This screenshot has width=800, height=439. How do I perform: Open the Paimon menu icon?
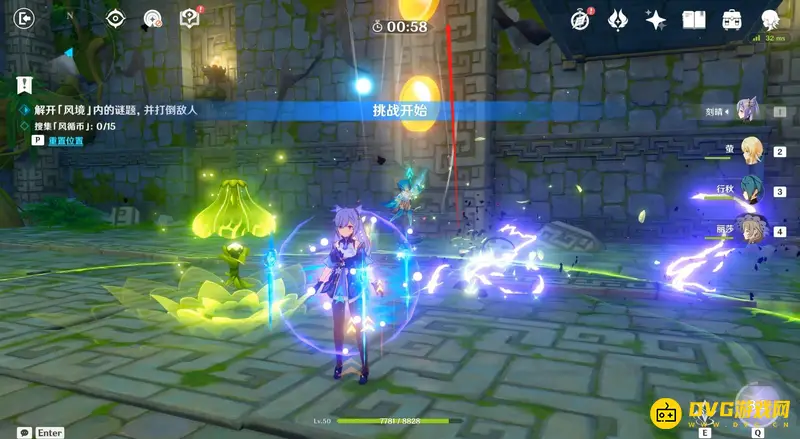coord(770,19)
